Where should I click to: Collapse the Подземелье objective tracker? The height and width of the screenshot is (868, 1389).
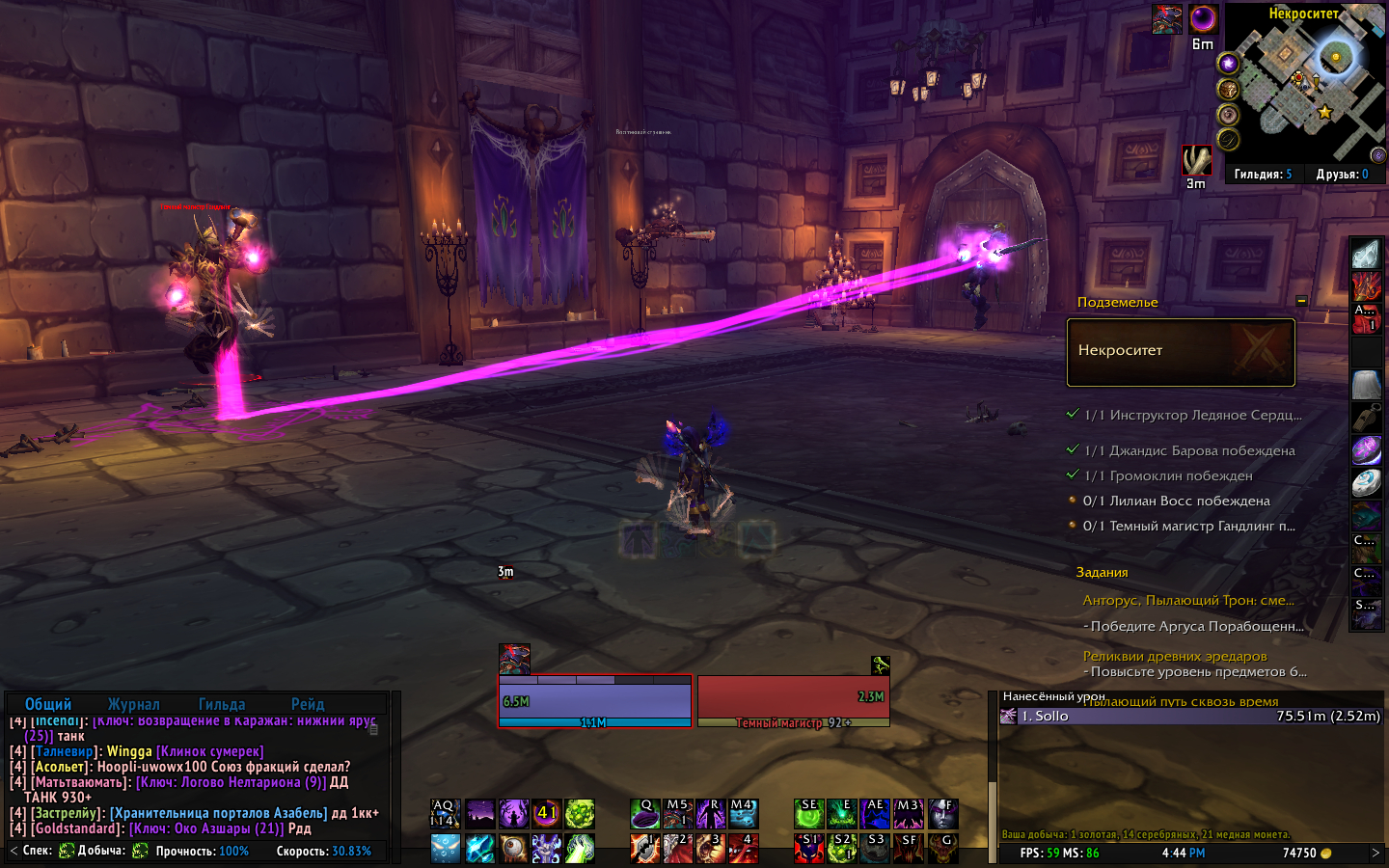[x=1301, y=302]
